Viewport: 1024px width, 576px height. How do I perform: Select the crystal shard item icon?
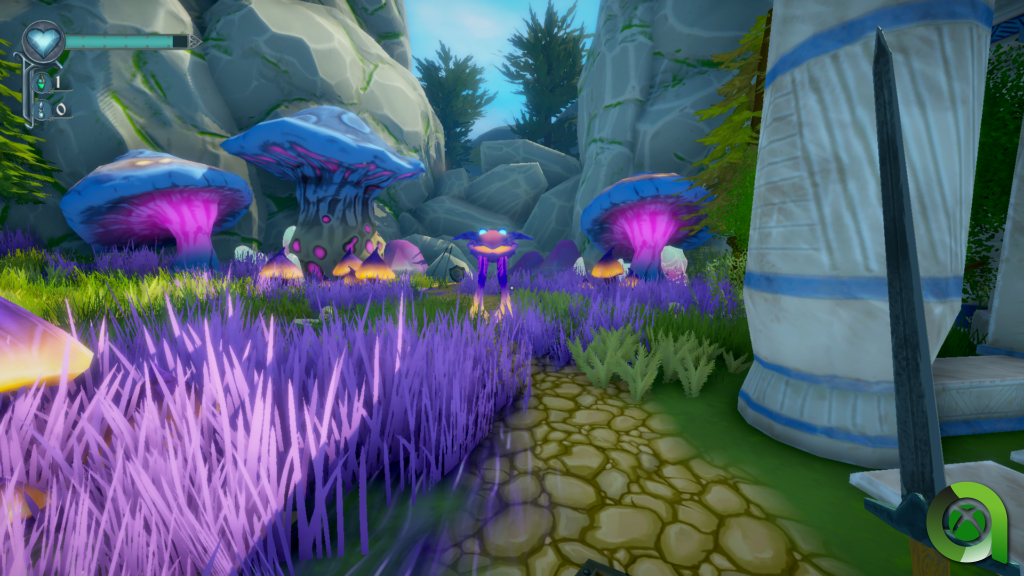click(41, 108)
